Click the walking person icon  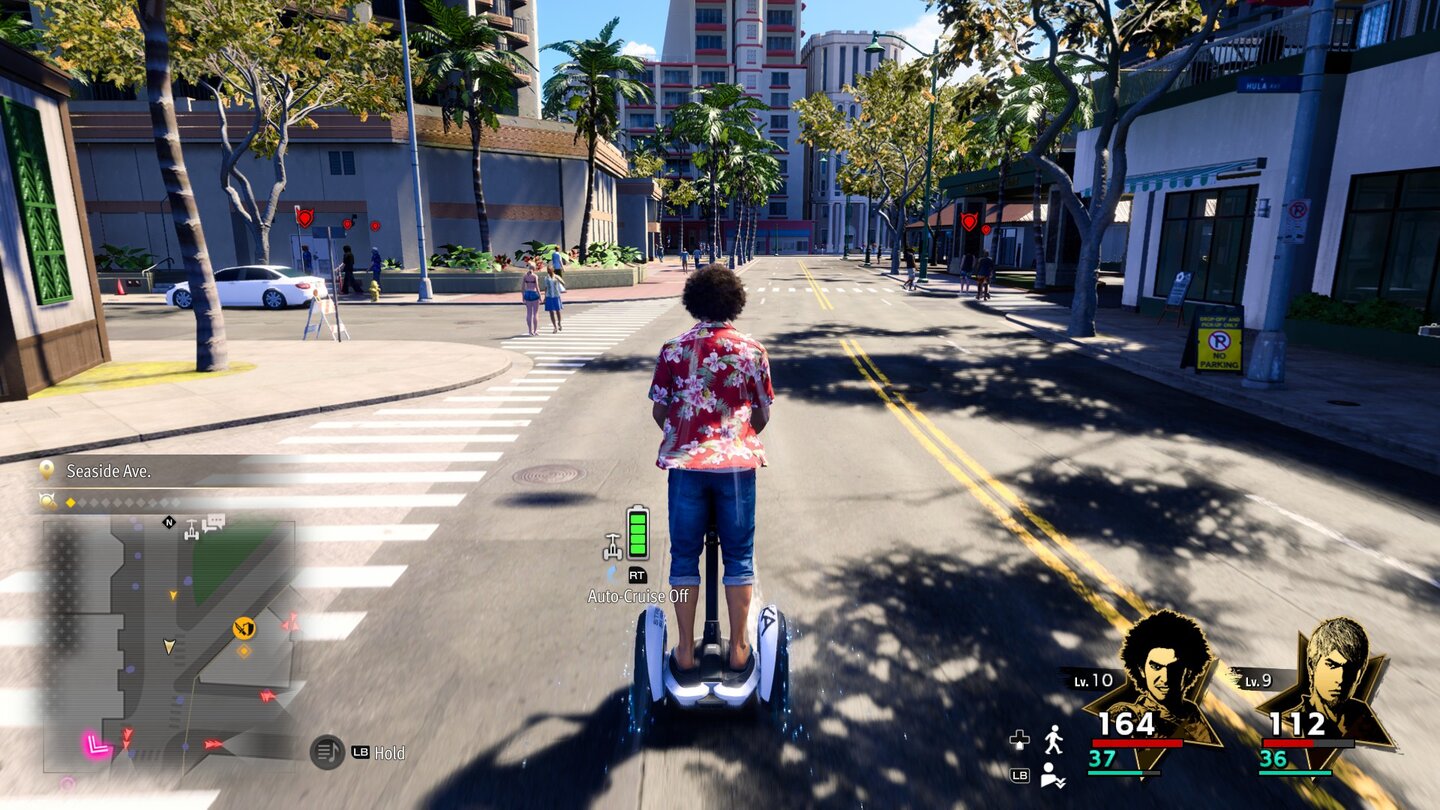pos(1053,740)
